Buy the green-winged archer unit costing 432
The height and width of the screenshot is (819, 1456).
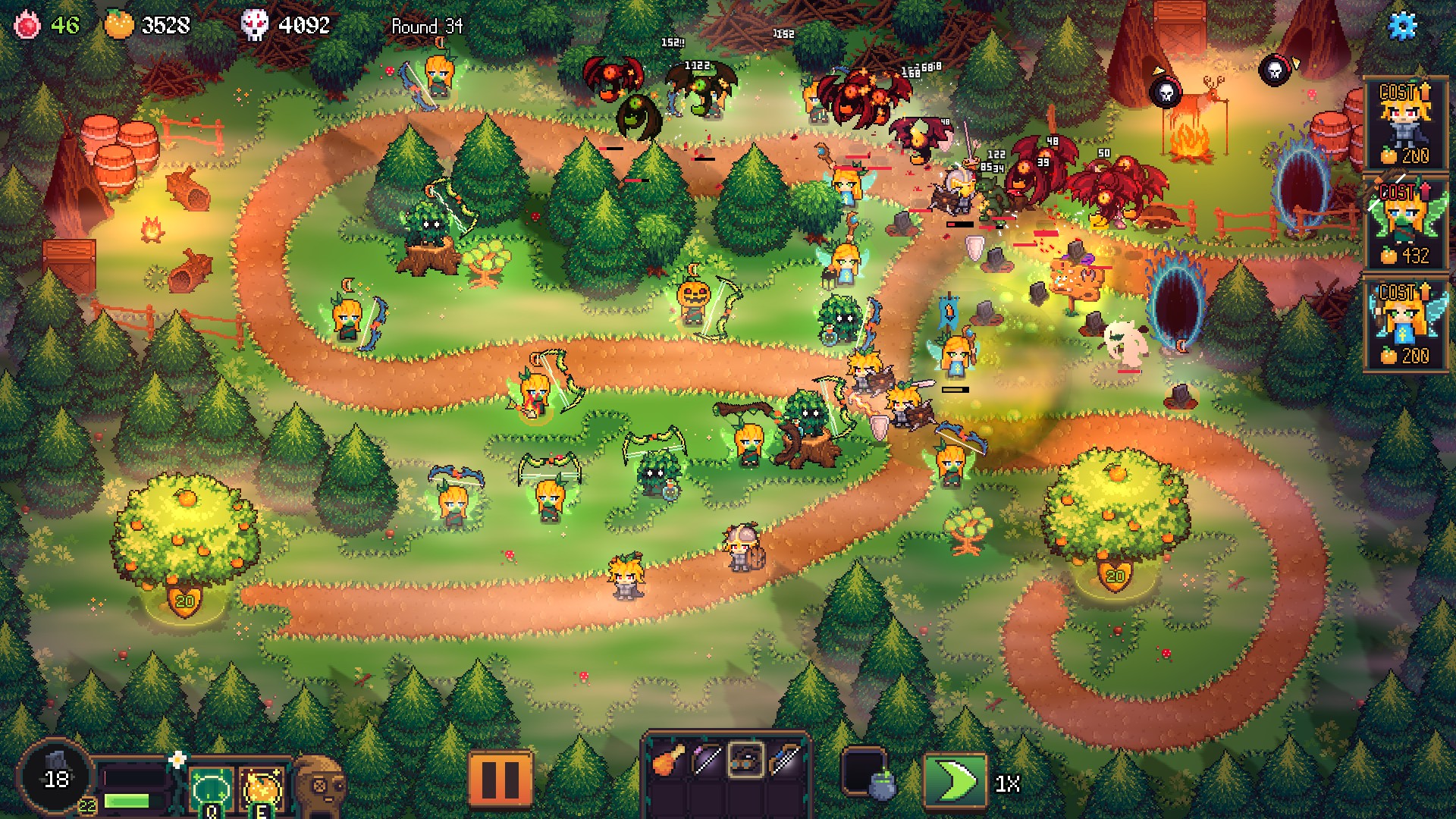[x=1405, y=224]
